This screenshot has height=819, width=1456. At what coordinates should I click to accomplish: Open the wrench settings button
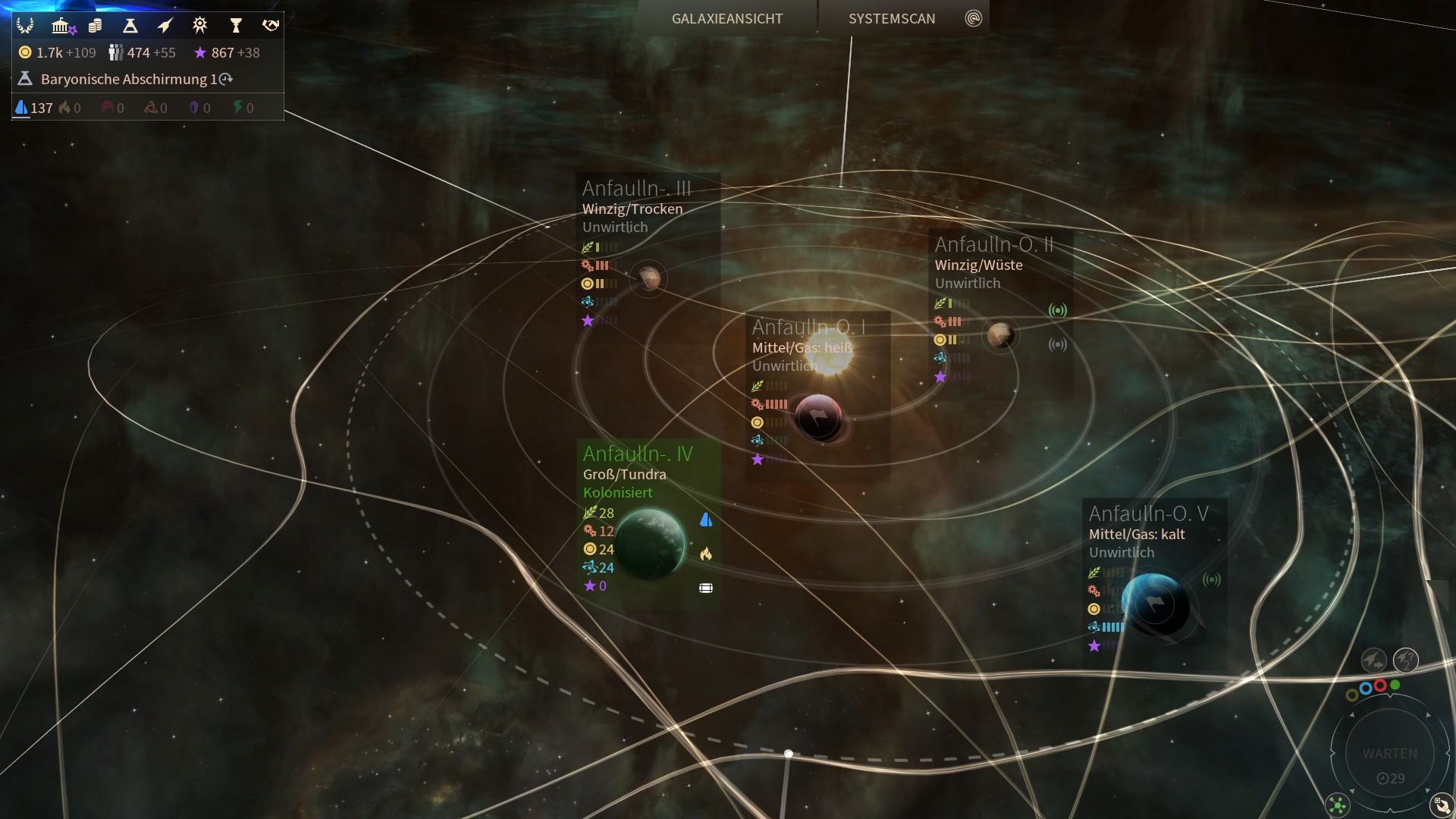click(1440, 805)
